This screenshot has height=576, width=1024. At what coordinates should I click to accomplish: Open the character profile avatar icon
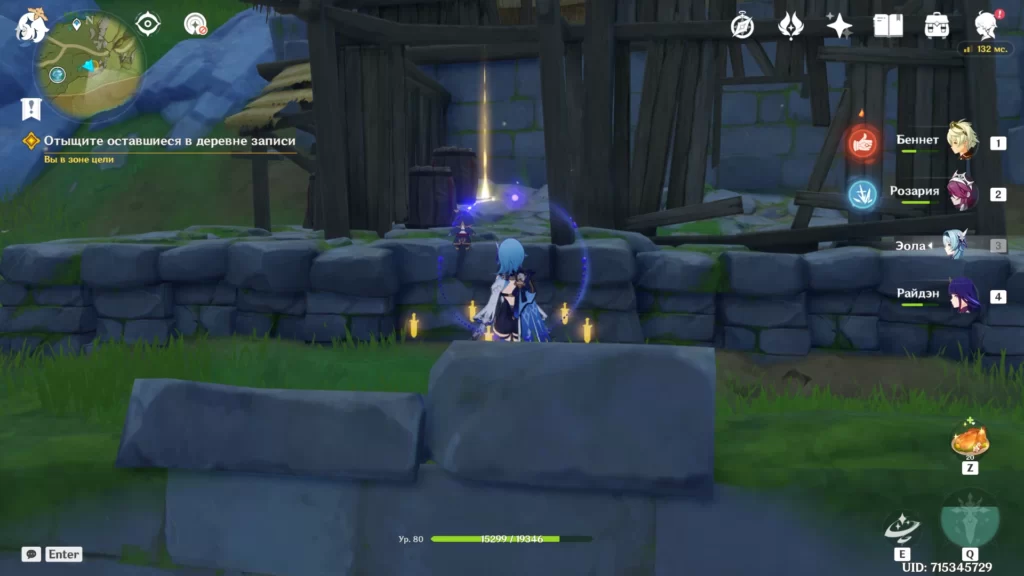pyautogui.click(x=985, y=25)
